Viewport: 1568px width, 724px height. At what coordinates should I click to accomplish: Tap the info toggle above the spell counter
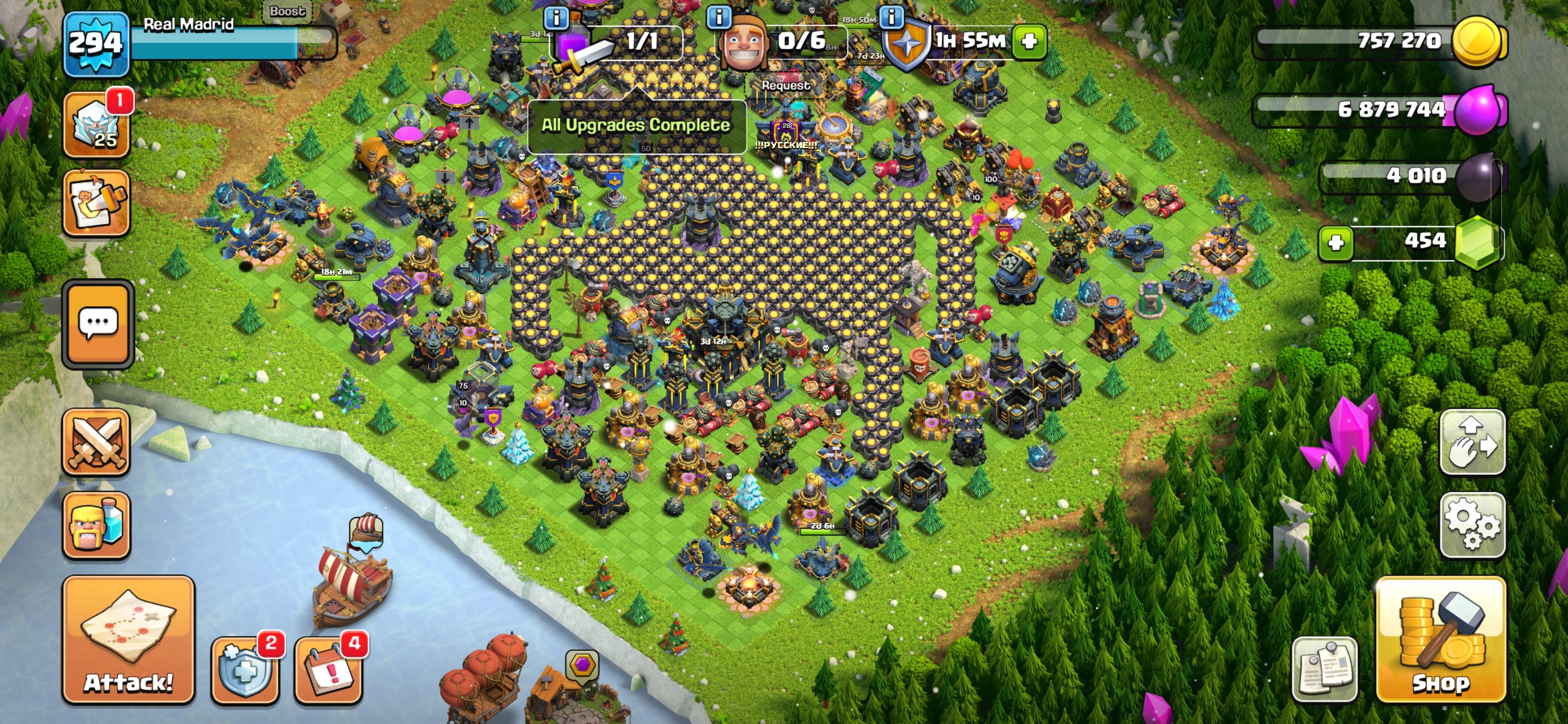tap(556, 17)
